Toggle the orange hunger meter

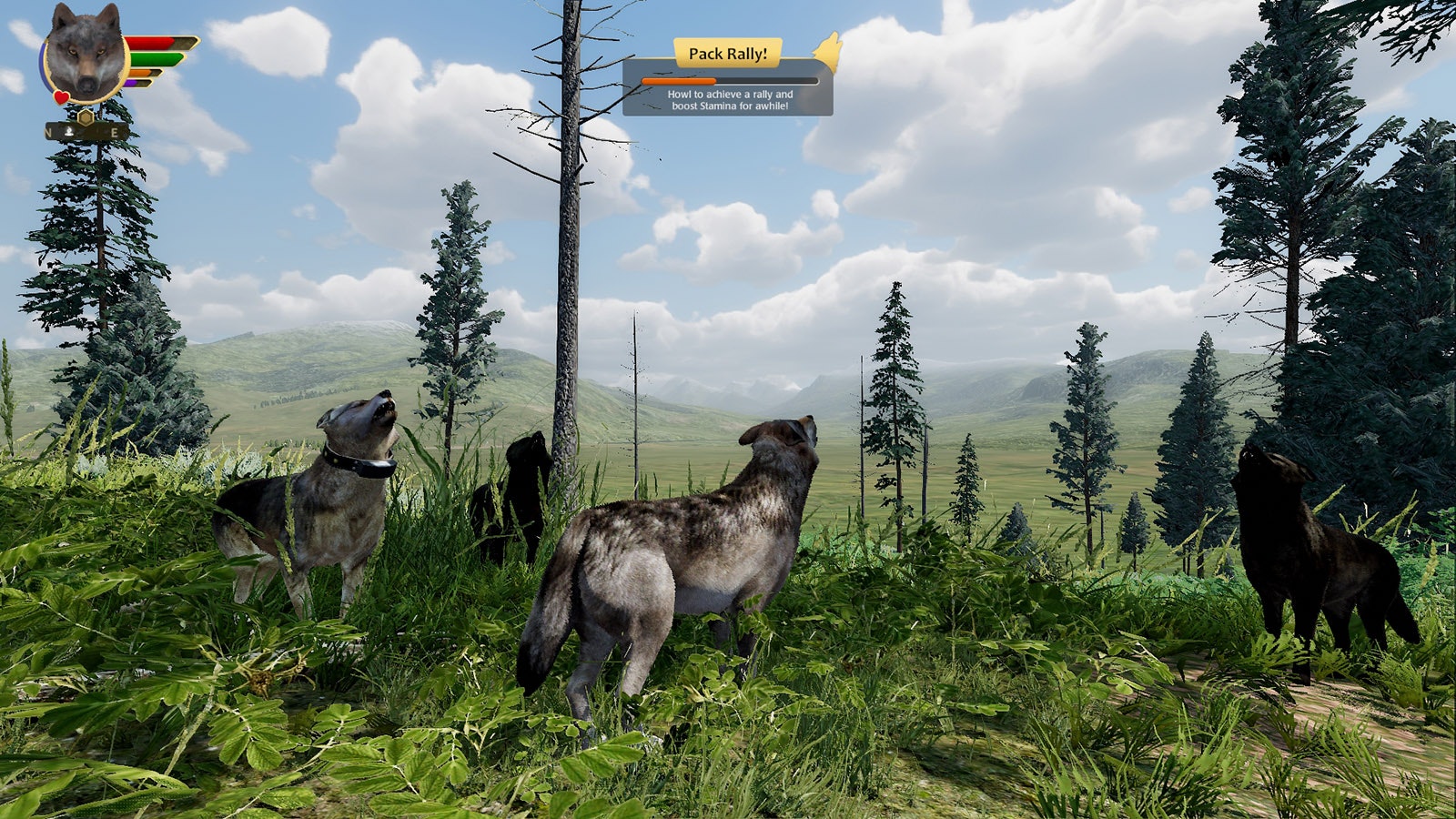click(139, 73)
